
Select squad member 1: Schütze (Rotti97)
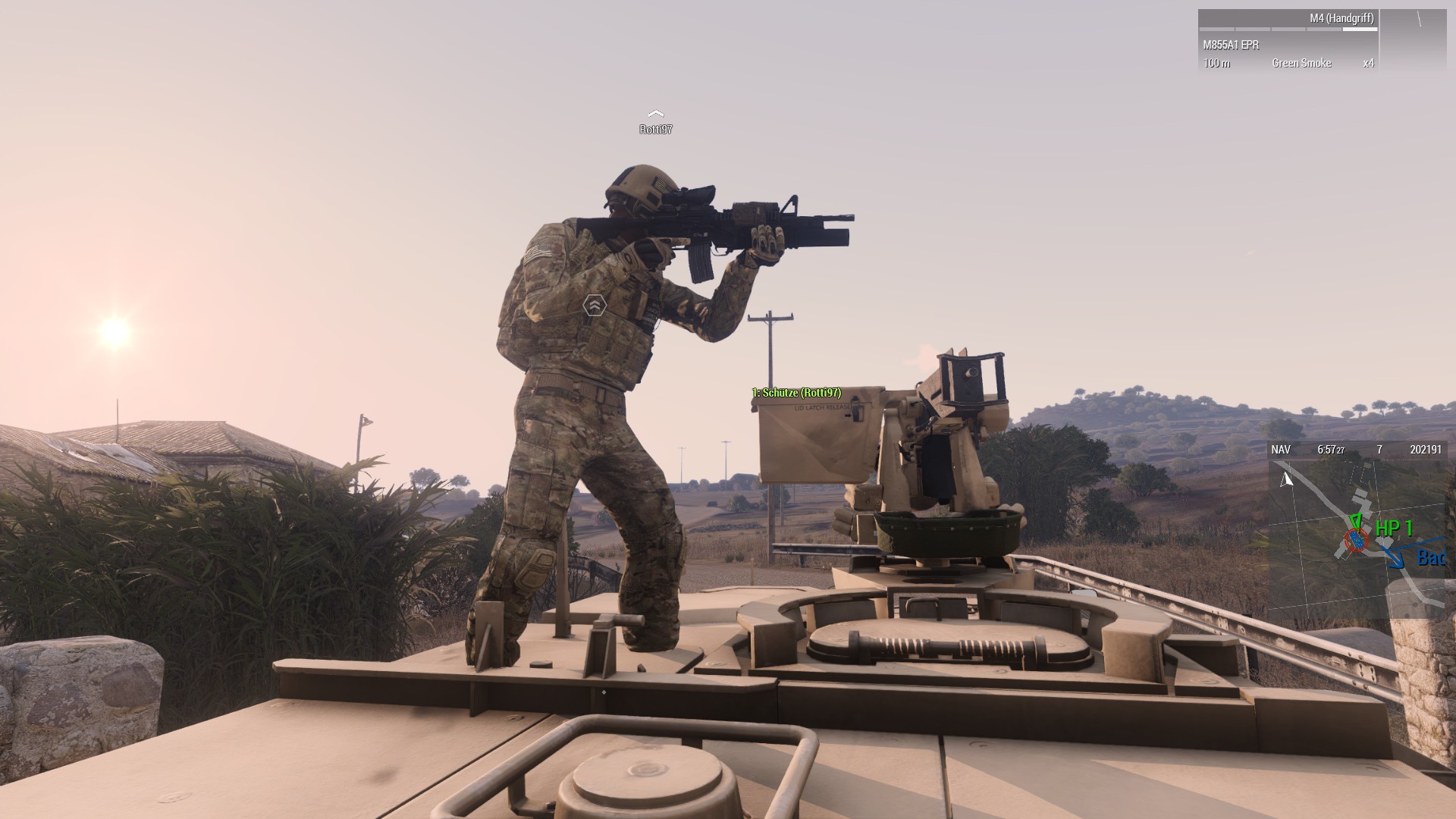[x=796, y=393]
